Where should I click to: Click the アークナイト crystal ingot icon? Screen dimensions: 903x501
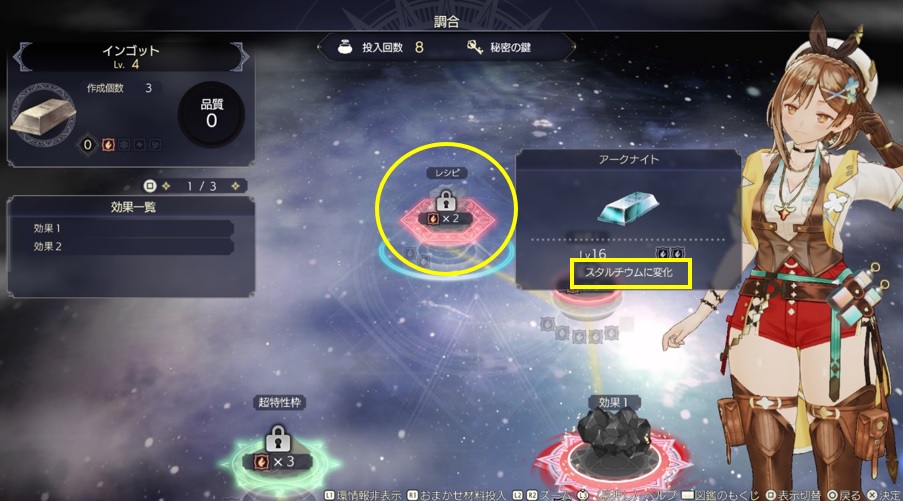(628, 207)
